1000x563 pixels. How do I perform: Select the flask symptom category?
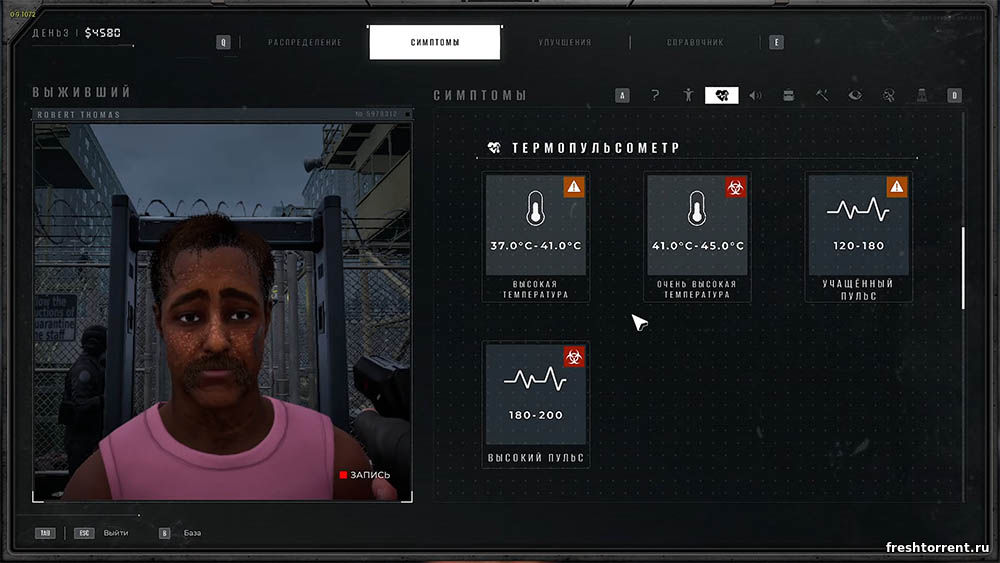click(x=921, y=96)
